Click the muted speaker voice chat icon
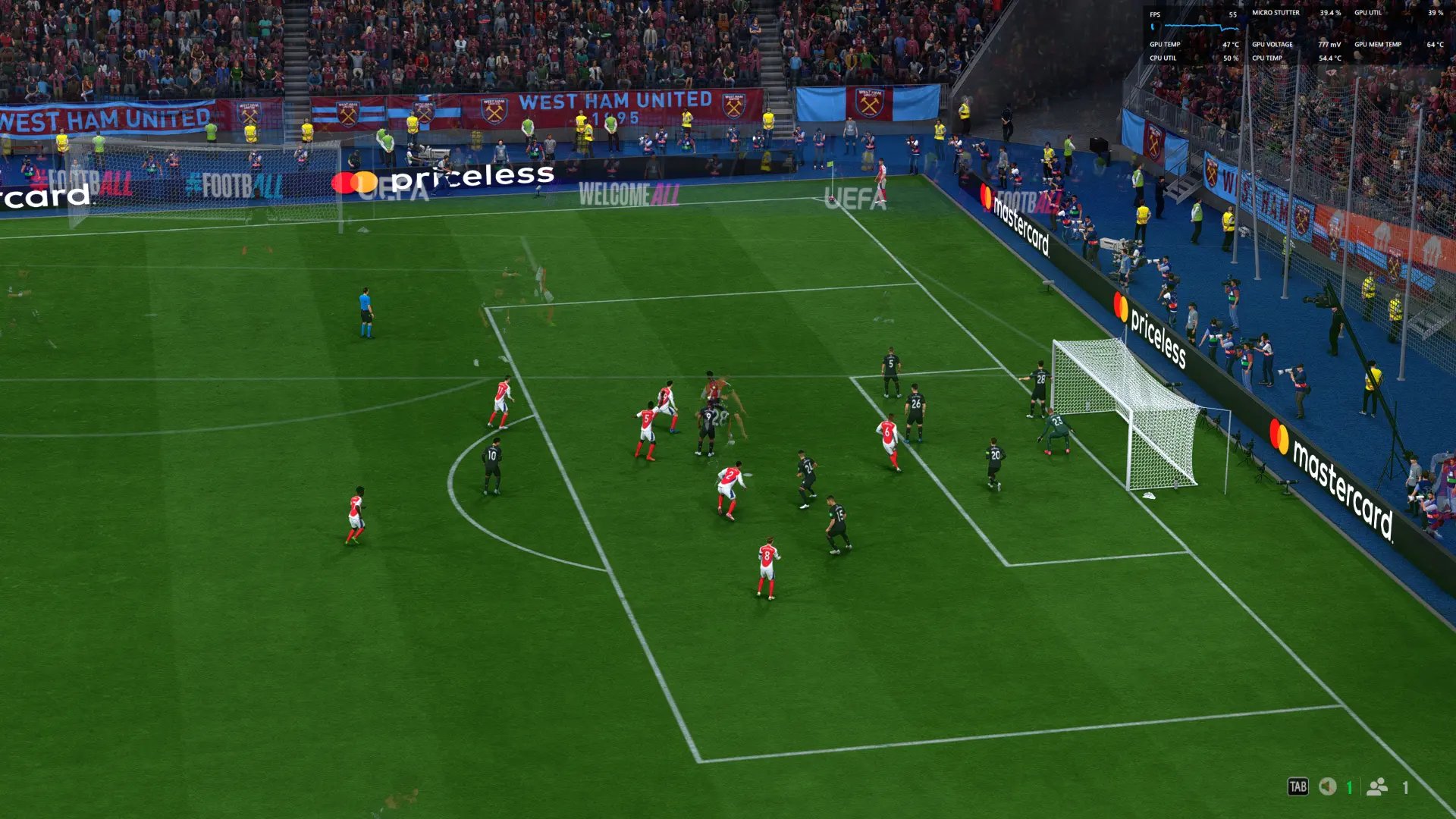This screenshot has width=1456, height=819. point(1327,786)
